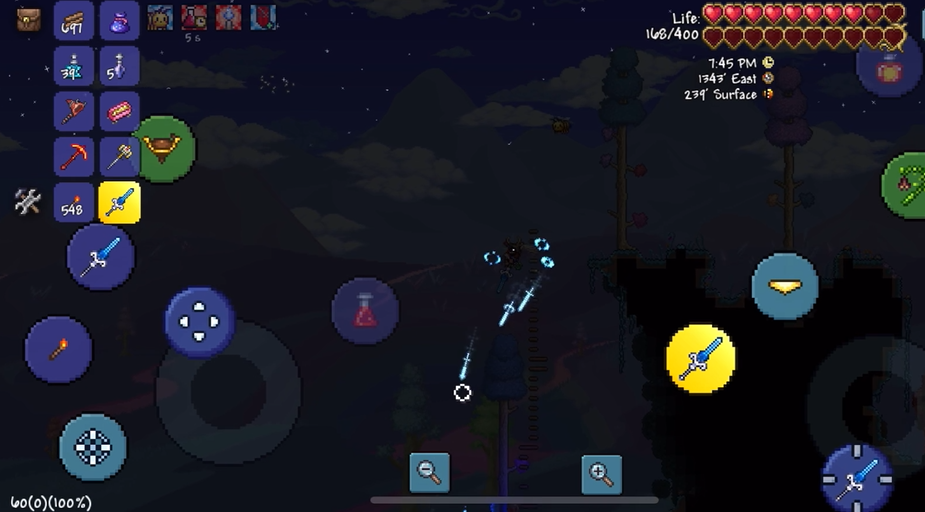The image size is (925, 512).
Task: Tap the round torch quick-use button
Action: tap(58, 350)
